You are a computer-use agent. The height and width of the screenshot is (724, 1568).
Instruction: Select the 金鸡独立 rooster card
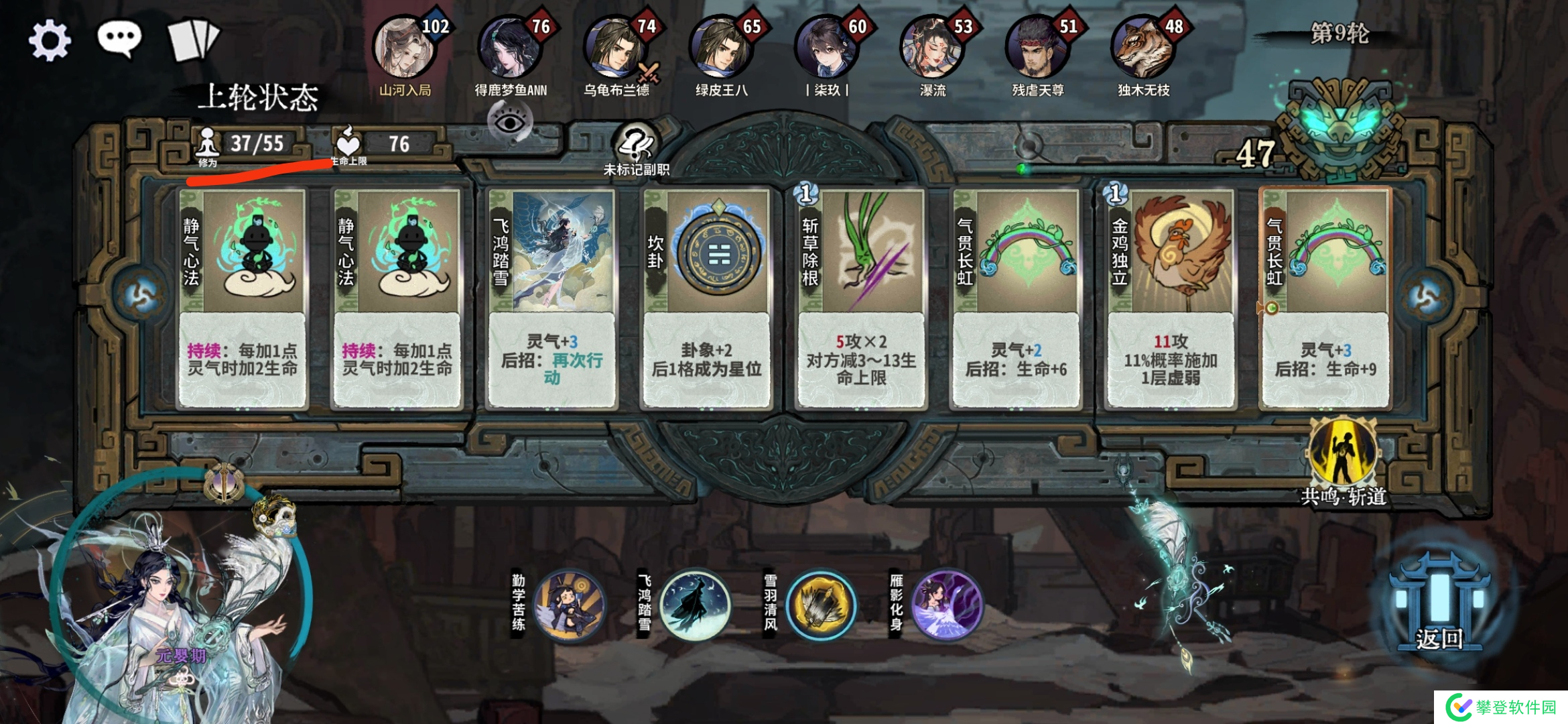point(1171,298)
